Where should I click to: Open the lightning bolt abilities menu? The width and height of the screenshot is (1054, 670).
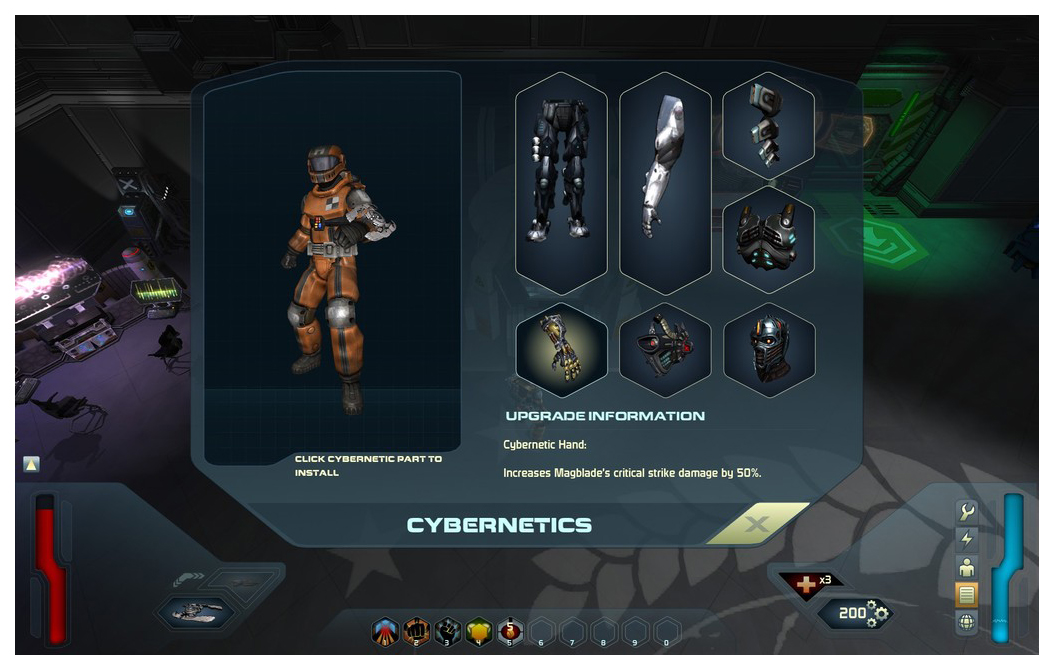967,540
